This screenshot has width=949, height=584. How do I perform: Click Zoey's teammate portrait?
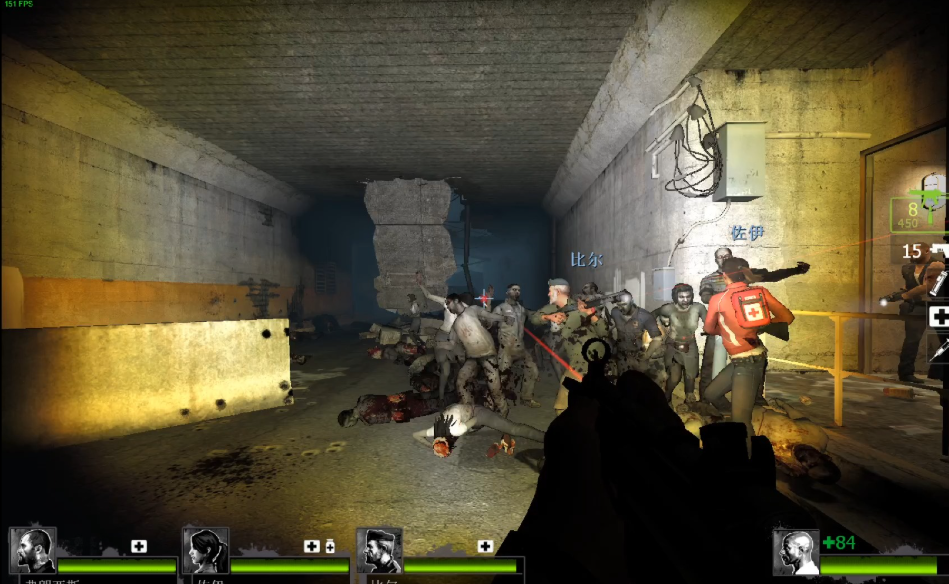[x=206, y=551]
